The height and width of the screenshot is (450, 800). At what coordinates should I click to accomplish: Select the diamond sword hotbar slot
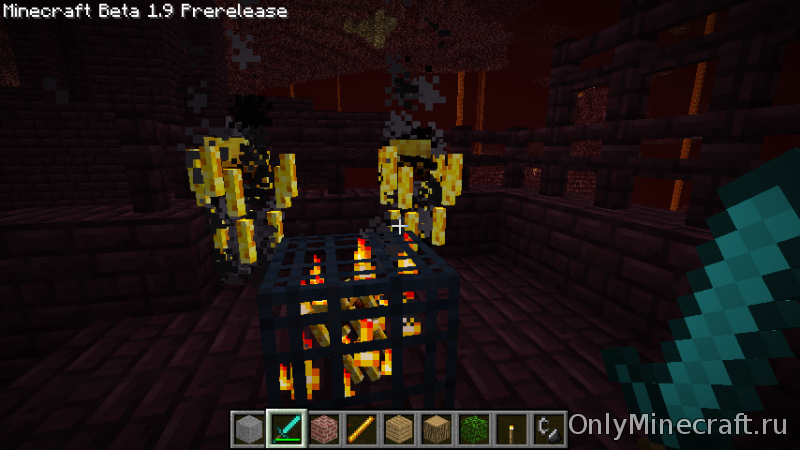[x=286, y=428]
